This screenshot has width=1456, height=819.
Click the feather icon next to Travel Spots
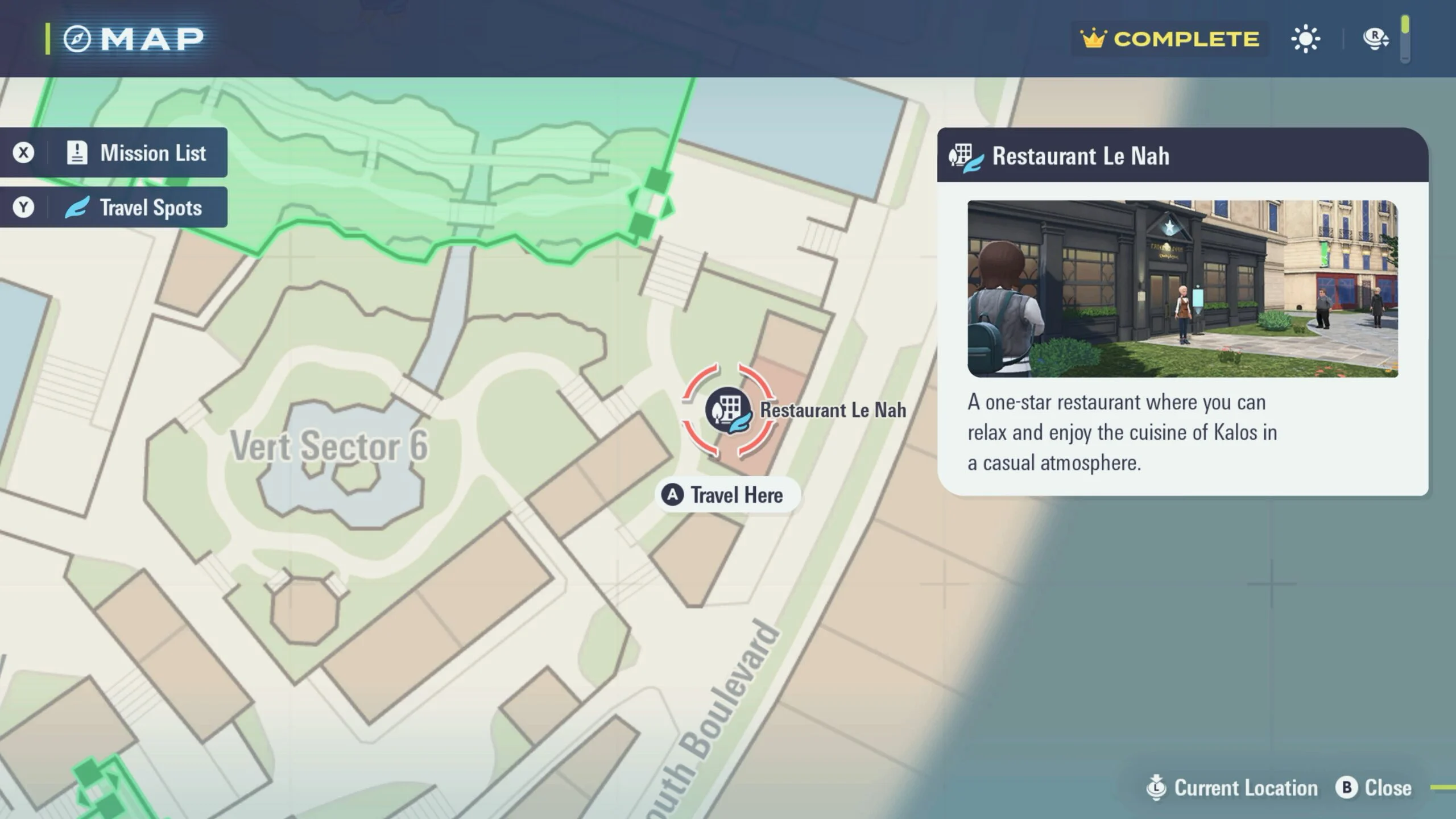pos(77,207)
